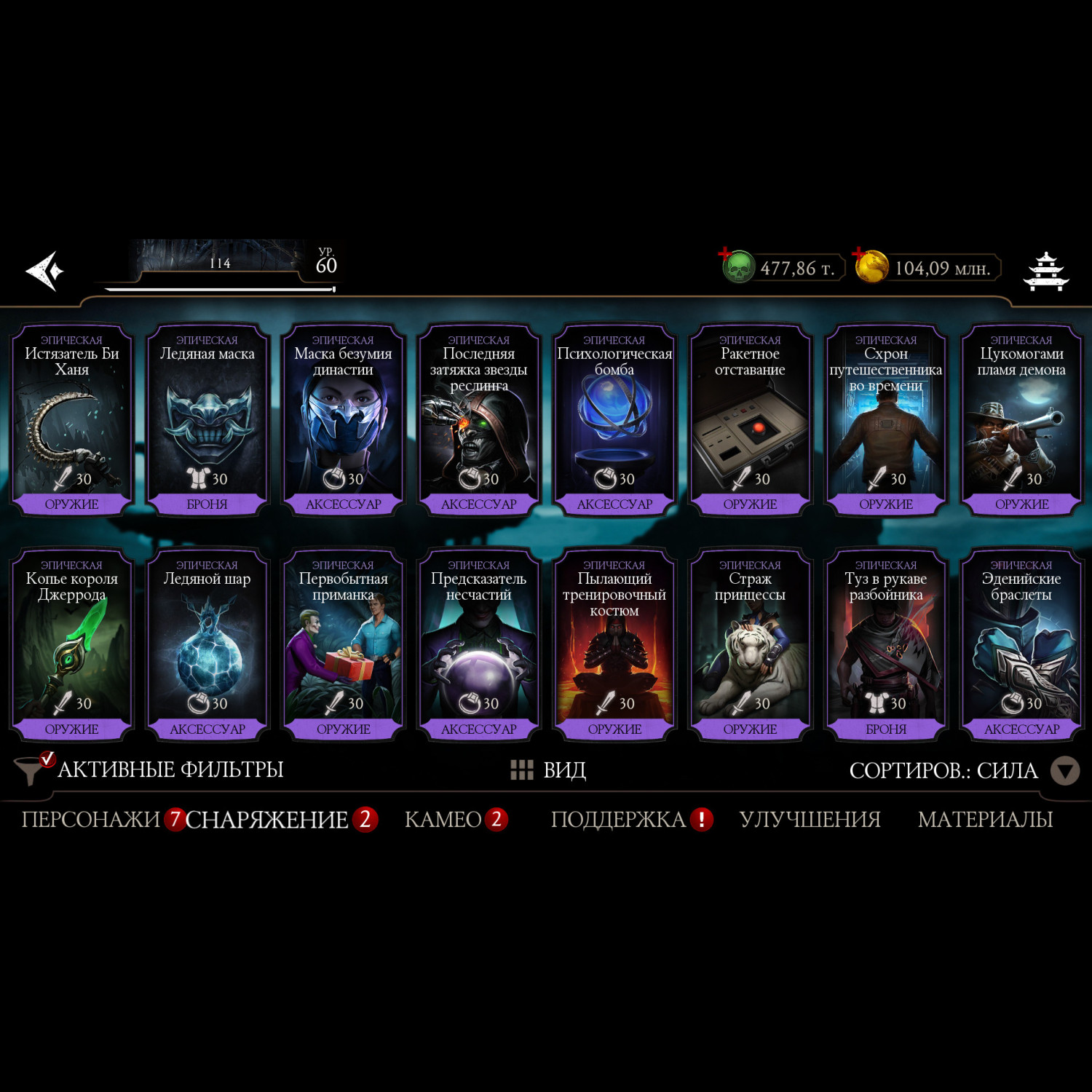Select the Копье короля Джеррода card
This screenshot has width=1092, height=1092.
pos(71,646)
